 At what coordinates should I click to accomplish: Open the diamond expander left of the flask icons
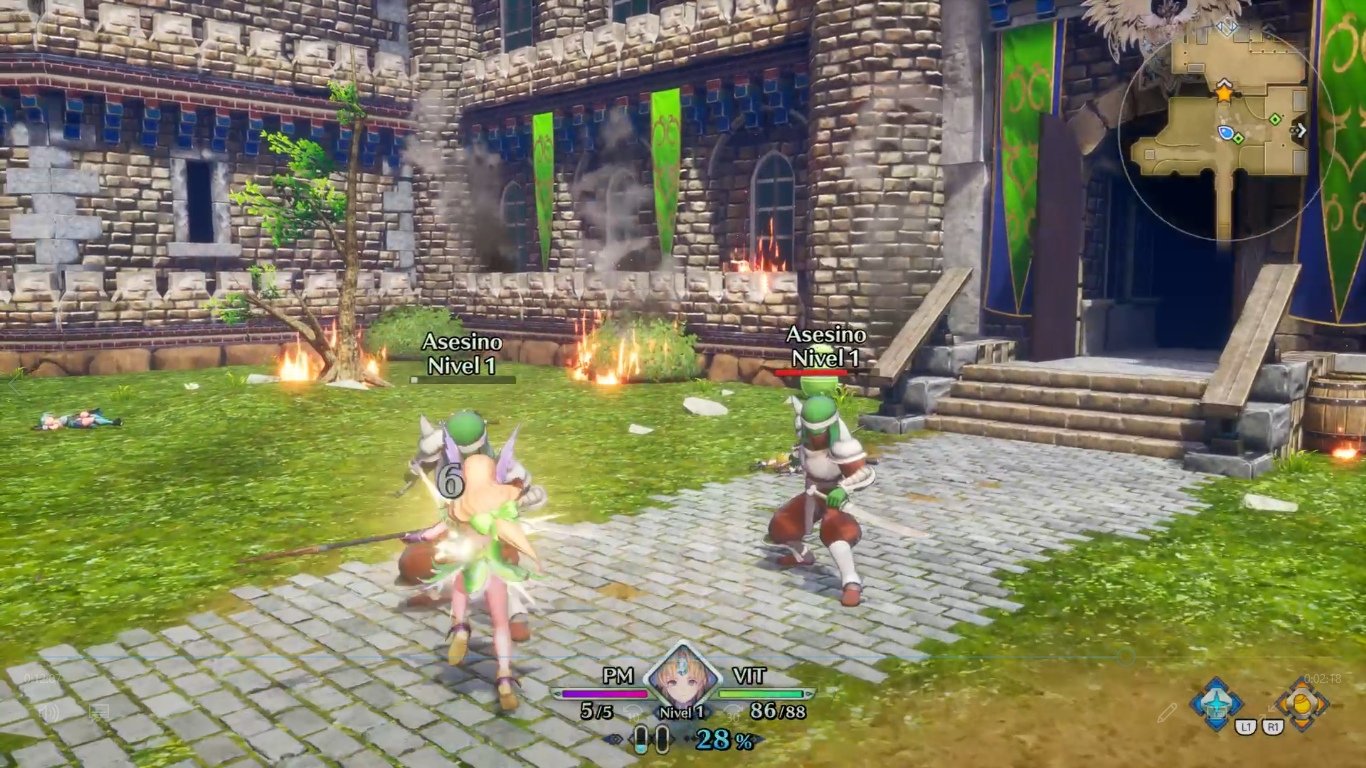tap(613, 738)
